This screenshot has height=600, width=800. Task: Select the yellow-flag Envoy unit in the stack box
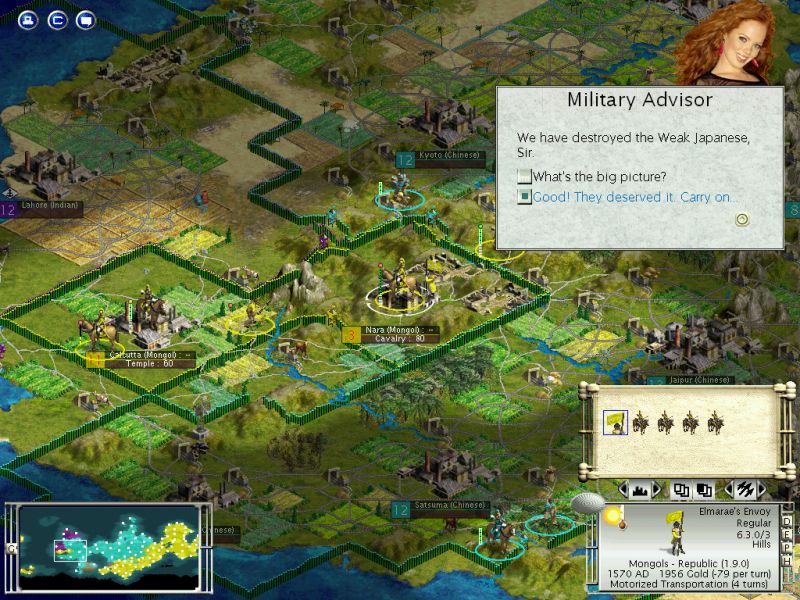[615, 423]
